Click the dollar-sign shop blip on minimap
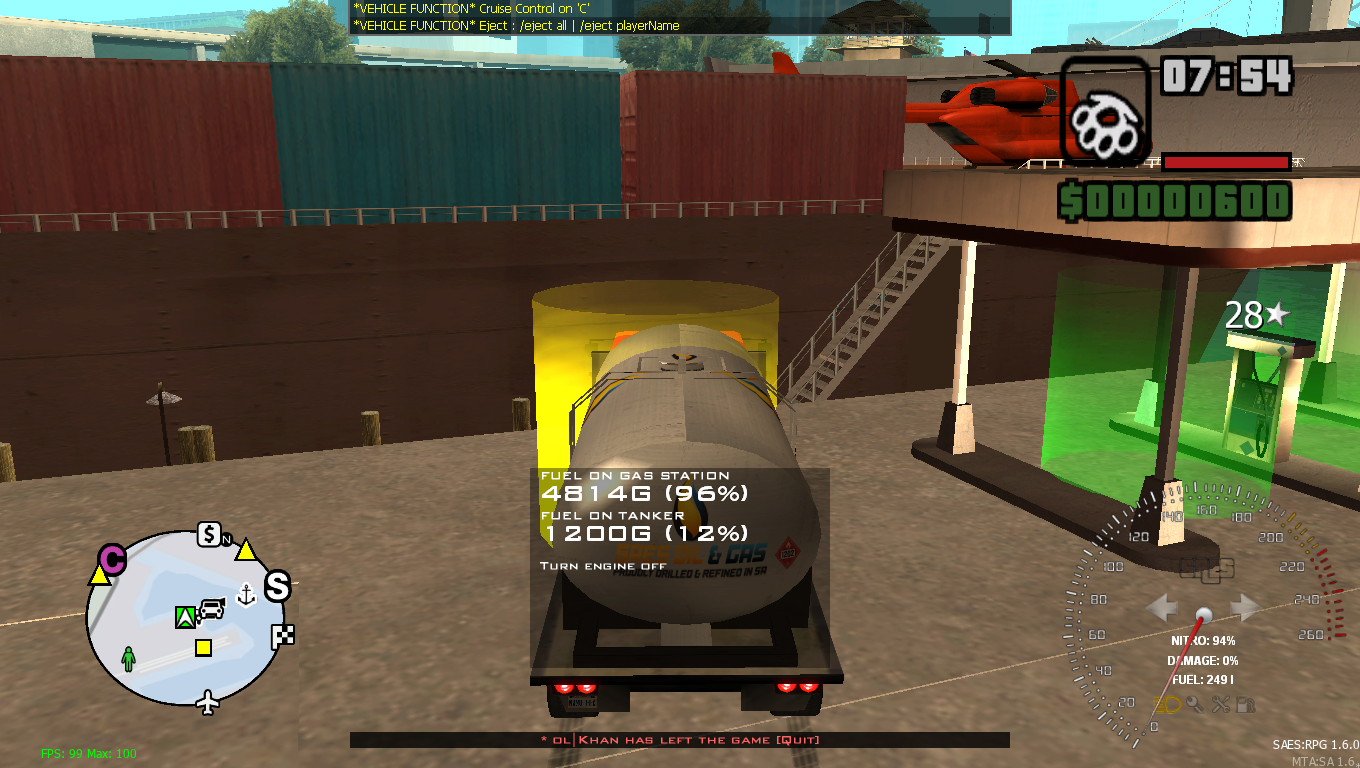Screen dimensions: 1360x768 click(x=208, y=536)
